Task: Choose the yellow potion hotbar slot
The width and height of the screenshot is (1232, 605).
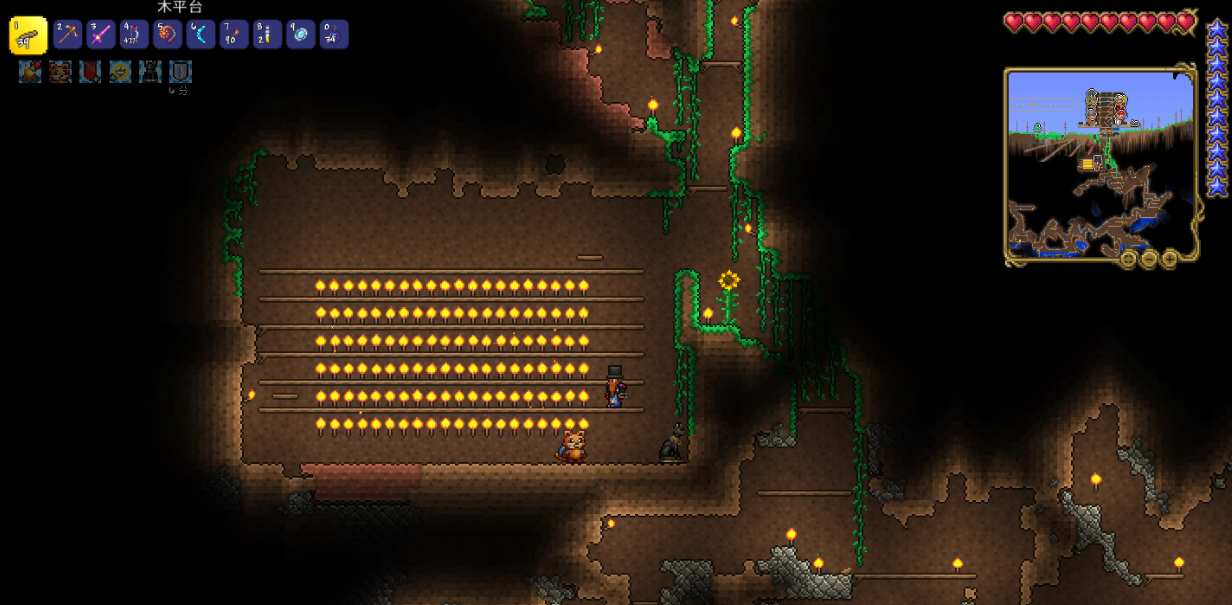Action: coord(267,35)
